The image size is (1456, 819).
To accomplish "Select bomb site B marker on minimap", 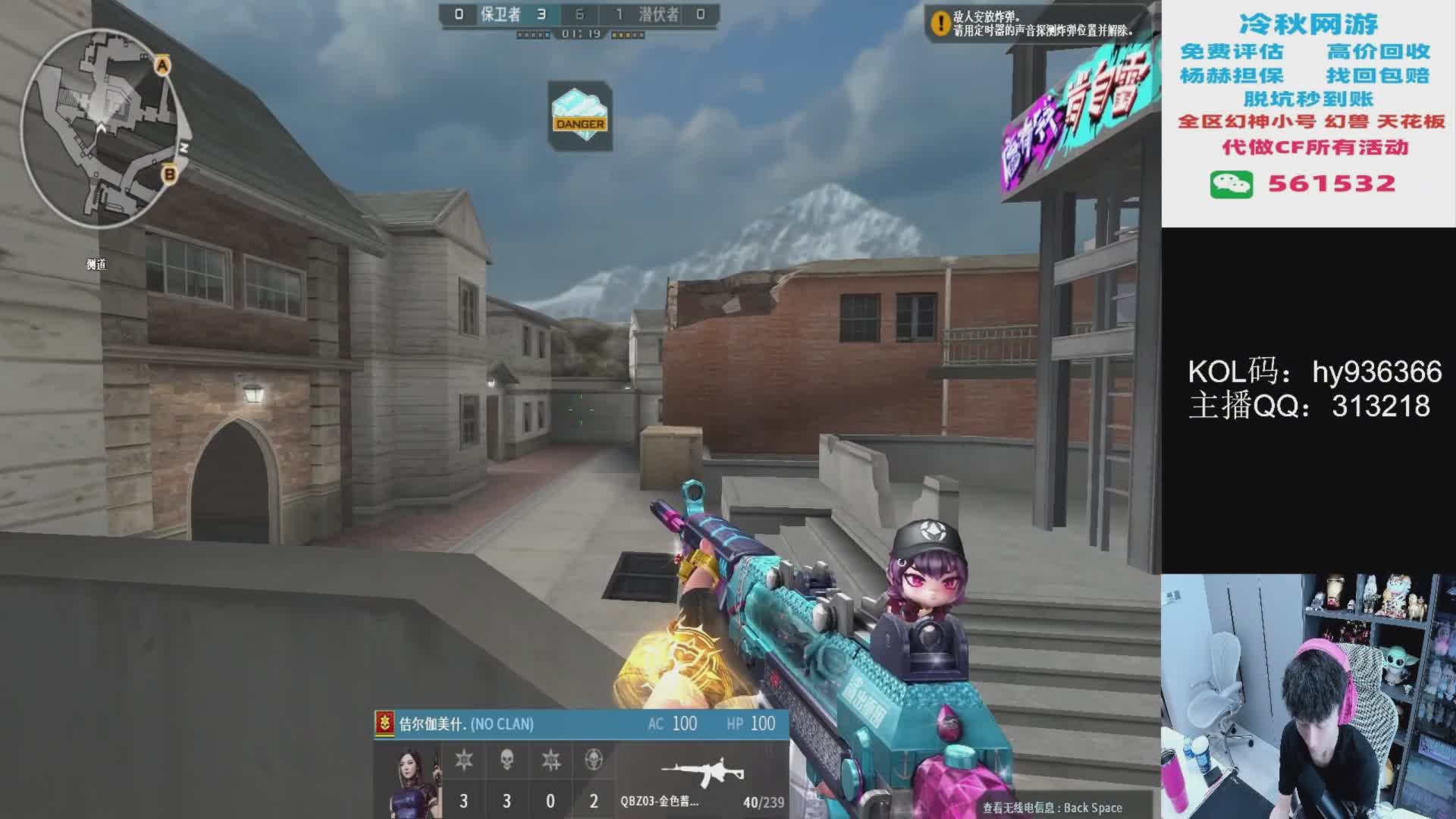I will [x=169, y=174].
